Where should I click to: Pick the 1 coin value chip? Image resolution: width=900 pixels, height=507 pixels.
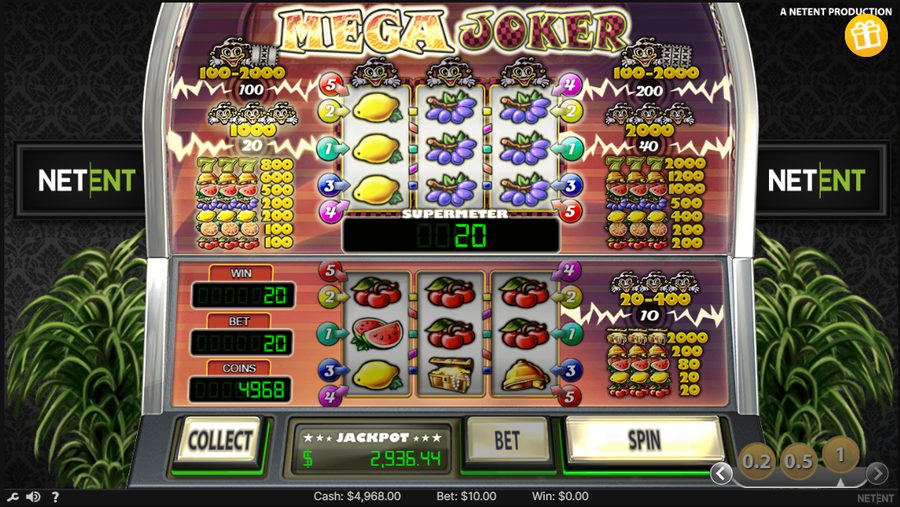[841, 455]
